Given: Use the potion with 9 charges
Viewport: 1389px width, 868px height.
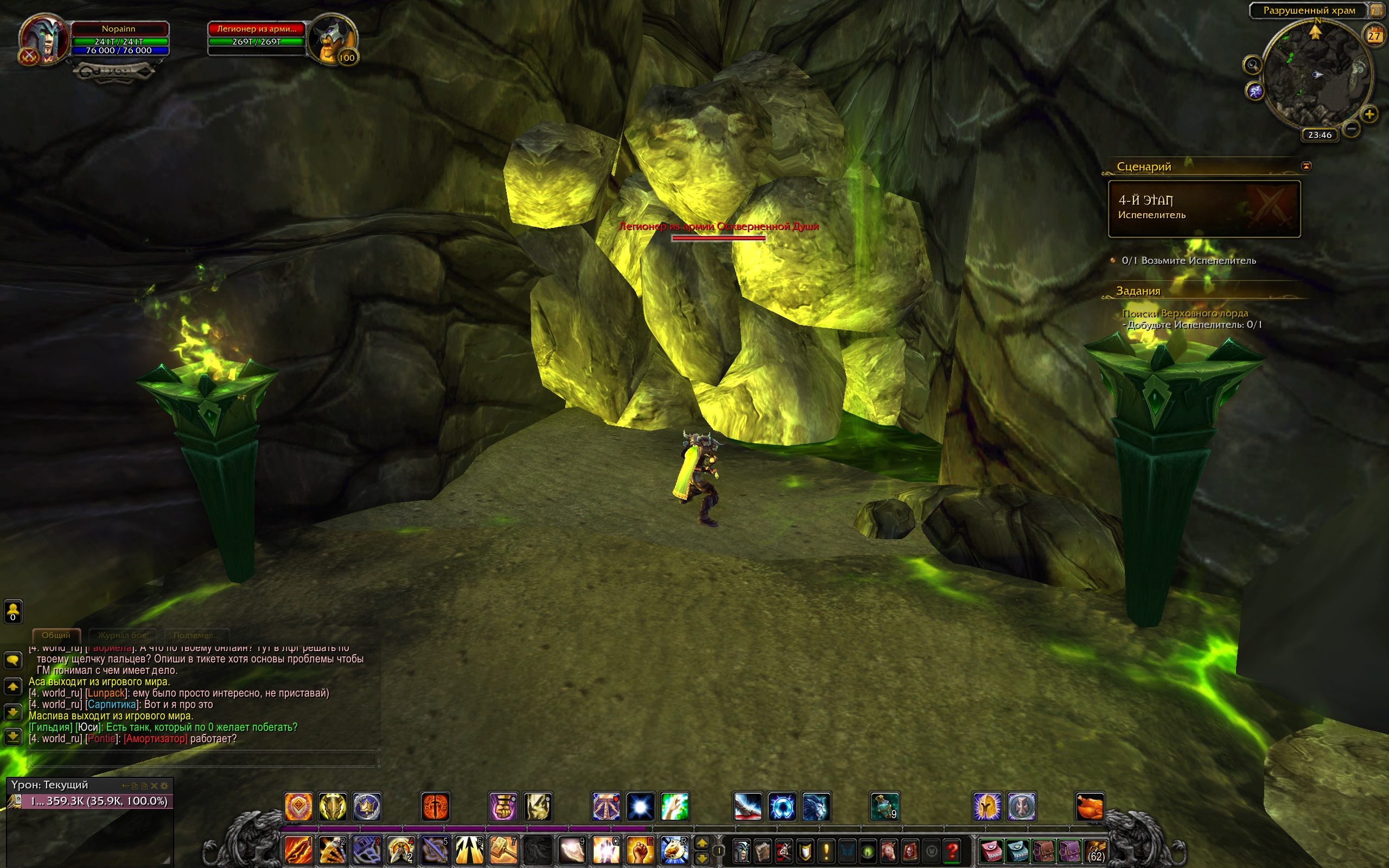Looking at the screenshot, I should coord(884,807).
